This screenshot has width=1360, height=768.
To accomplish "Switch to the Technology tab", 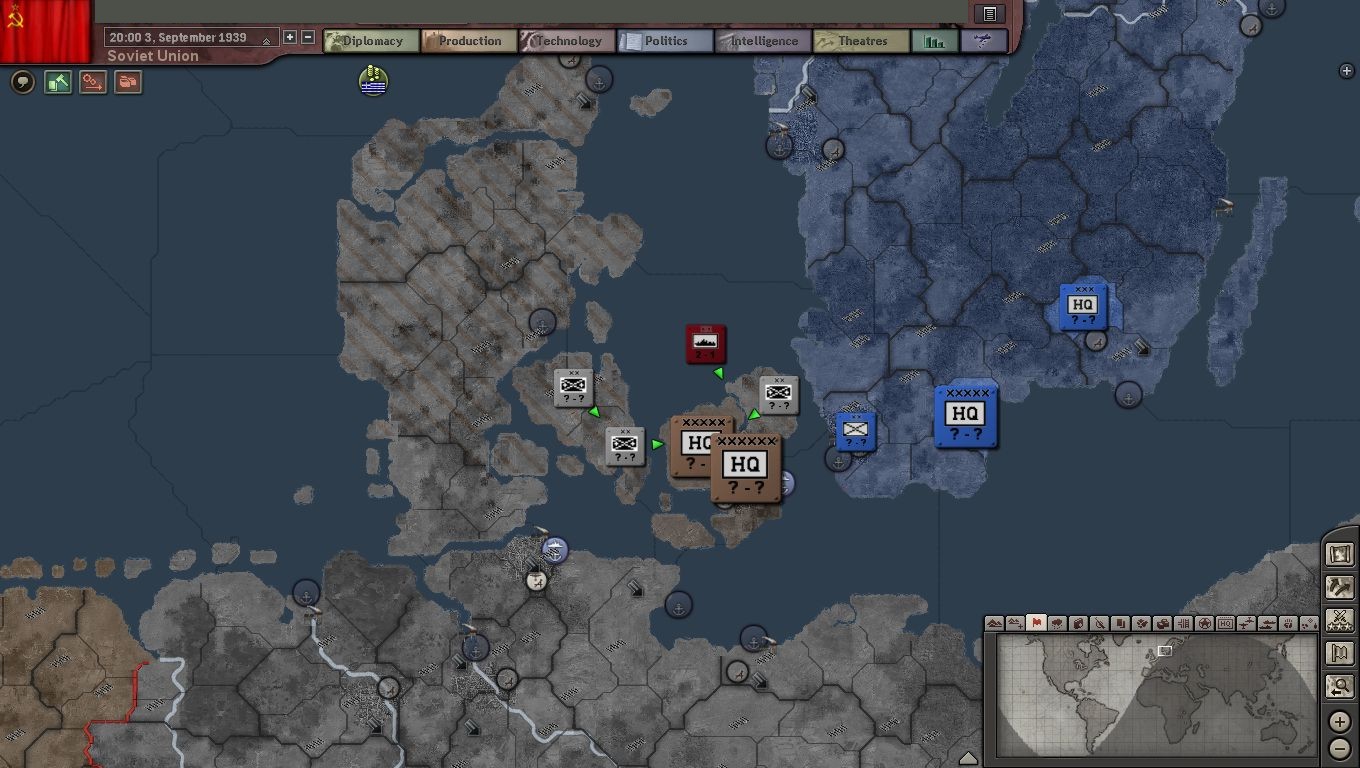I will tap(566, 41).
